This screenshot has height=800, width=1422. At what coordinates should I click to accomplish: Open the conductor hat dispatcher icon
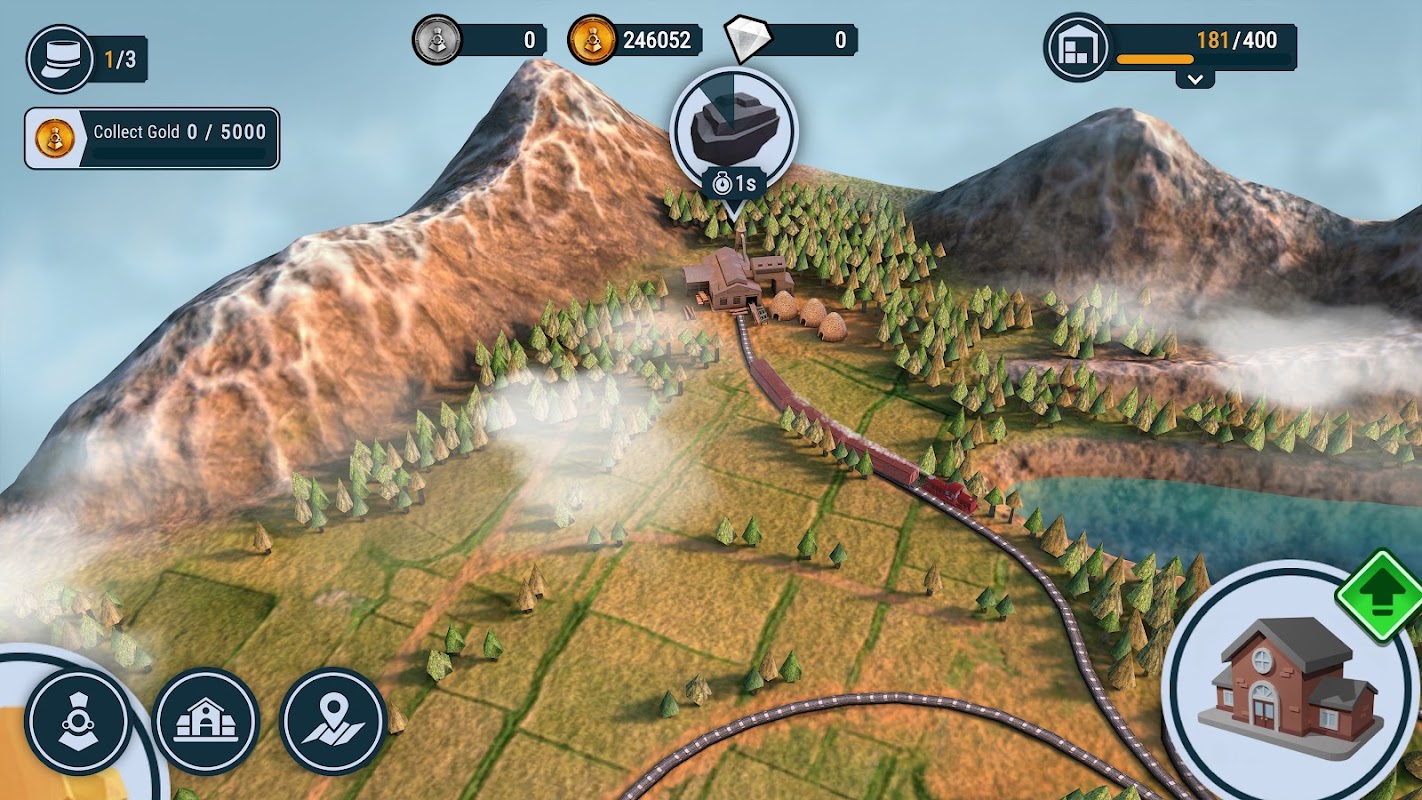pyautogui.click(x=60, y=59)
